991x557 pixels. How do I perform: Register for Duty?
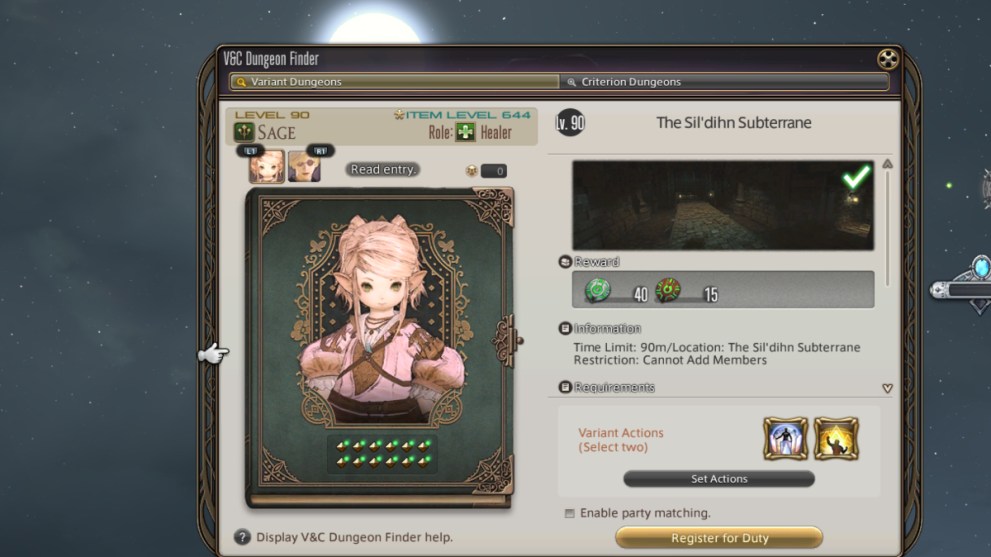tap(718, 538)
